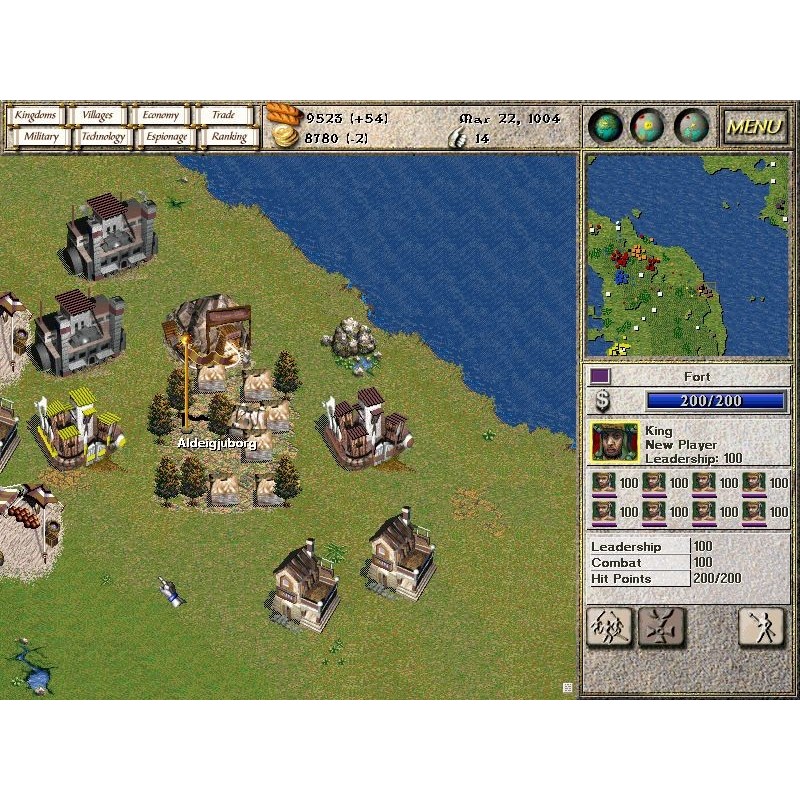Open the Kingdoms report scroll
The width and height of the screenshot is (800, 800).
(35, 116)
